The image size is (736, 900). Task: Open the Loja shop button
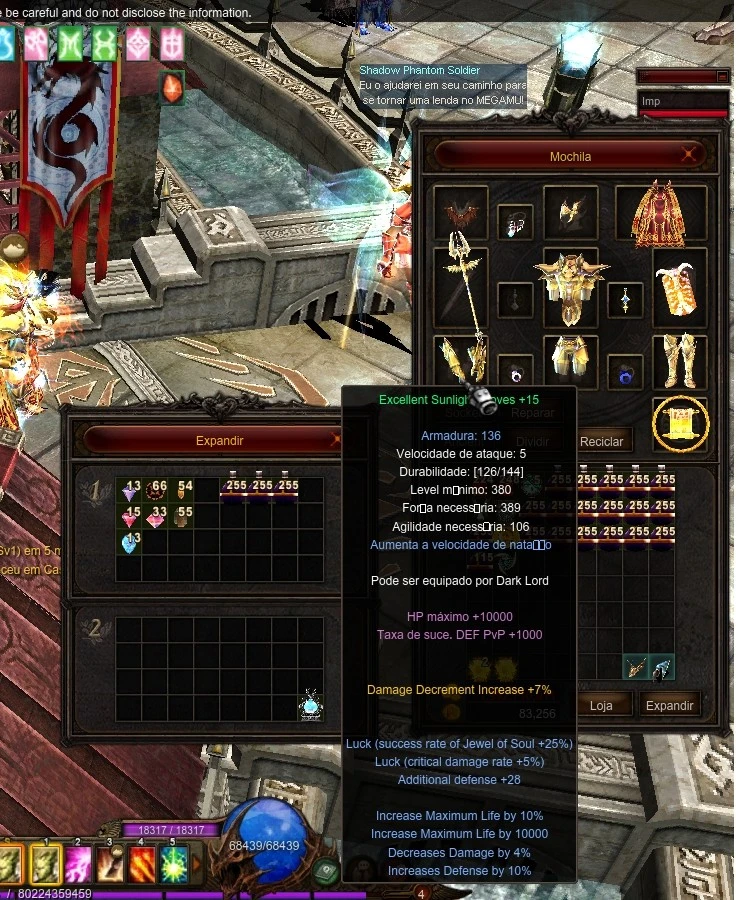point(601,705)
